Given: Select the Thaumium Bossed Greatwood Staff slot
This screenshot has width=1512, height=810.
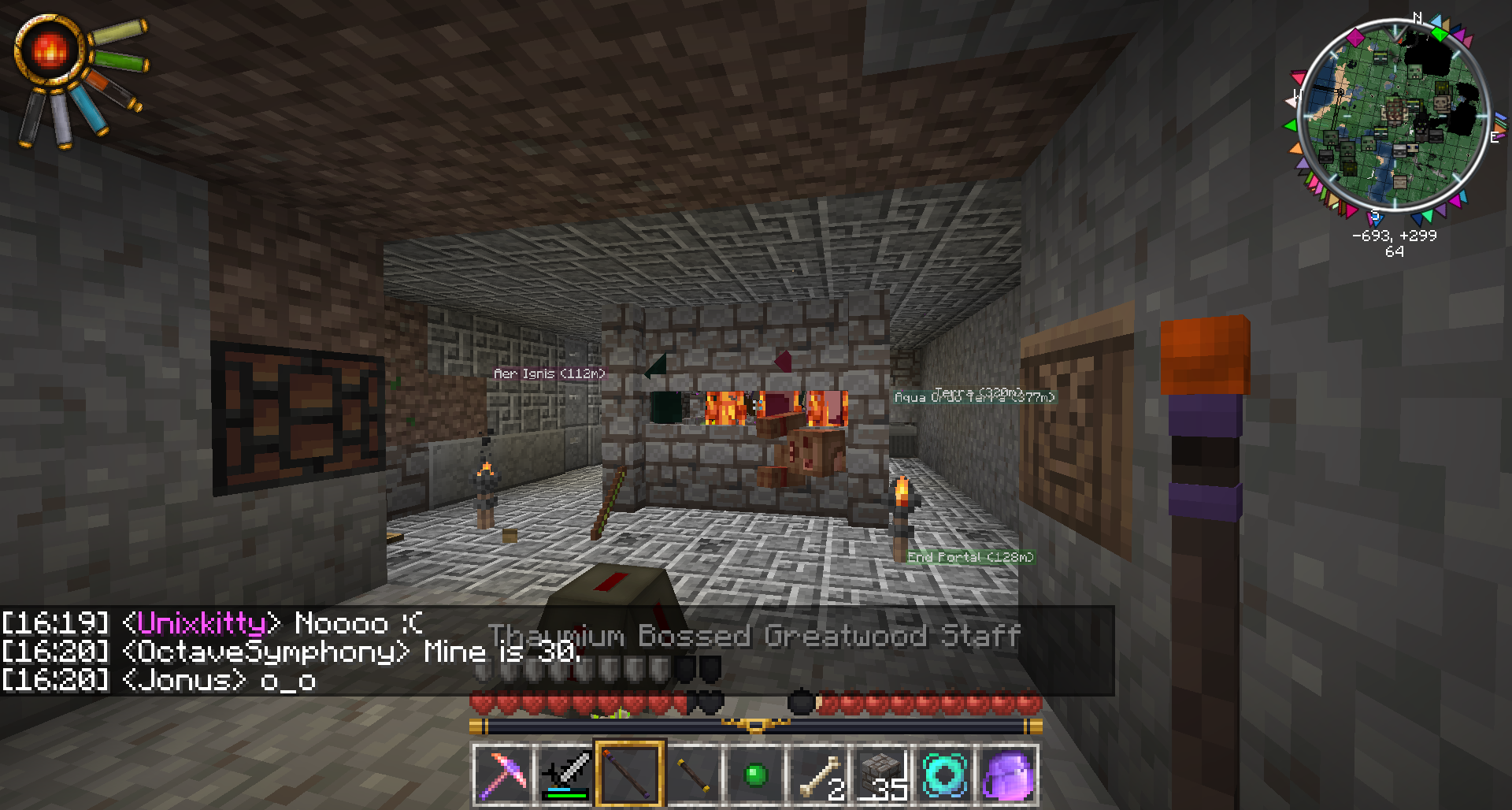Looking at the screenshot, I should [629, 775].
